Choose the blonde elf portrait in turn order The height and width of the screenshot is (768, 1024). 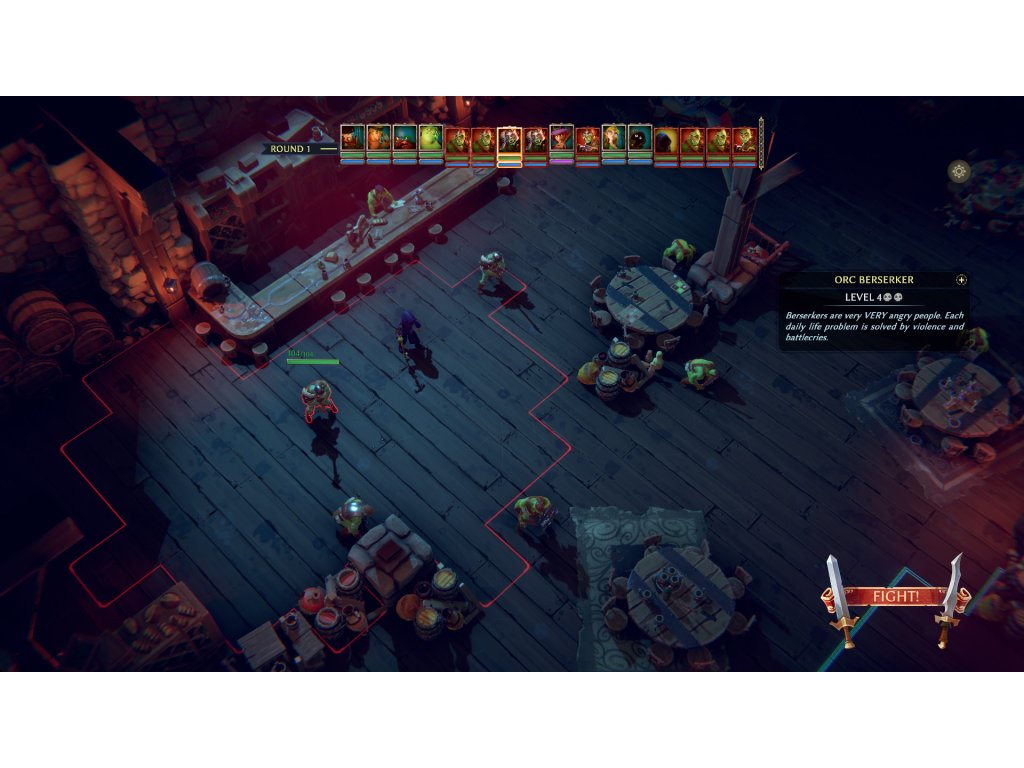tap(613, 139)
